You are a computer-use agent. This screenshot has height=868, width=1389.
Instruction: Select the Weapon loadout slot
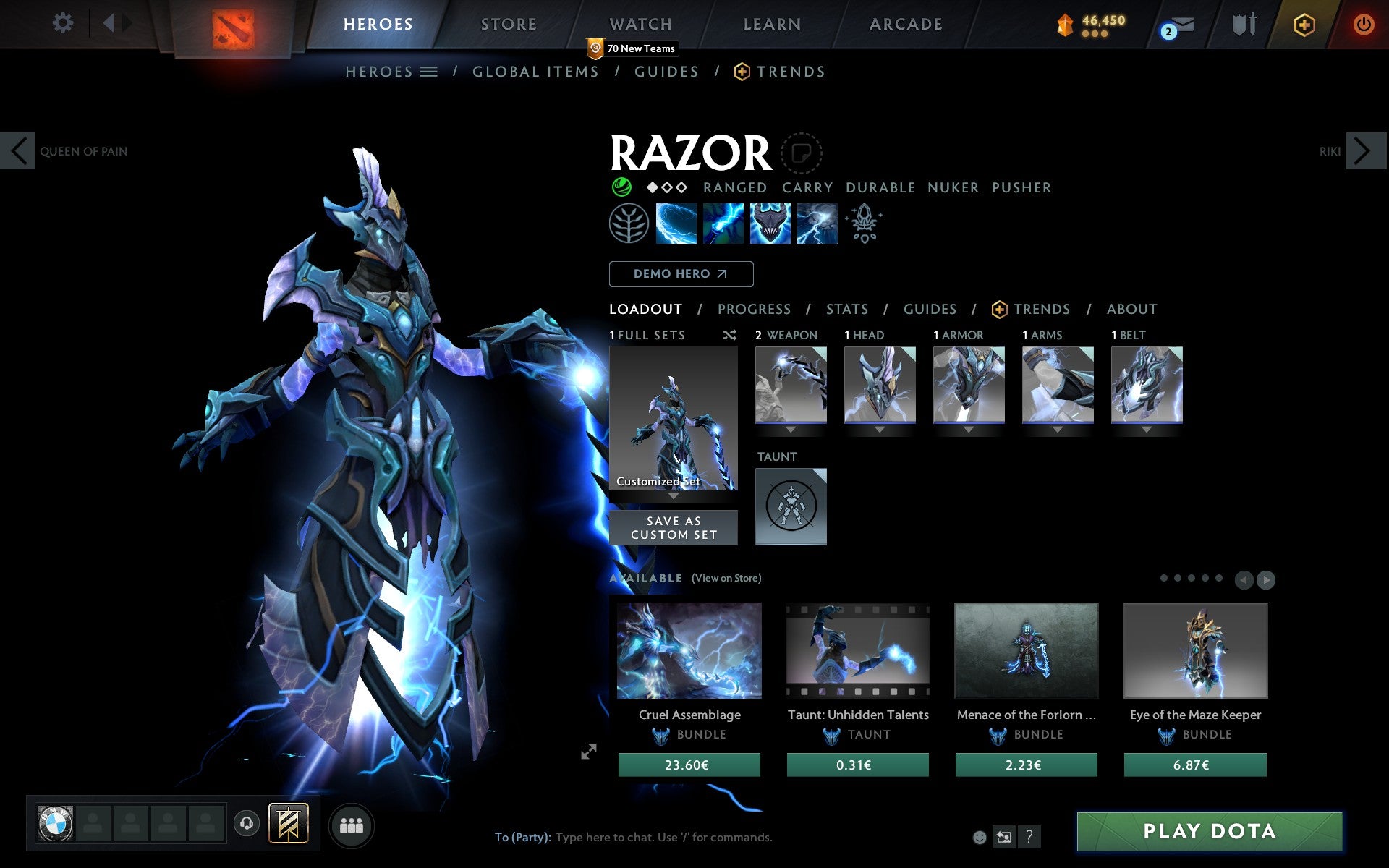coord(791,385)
